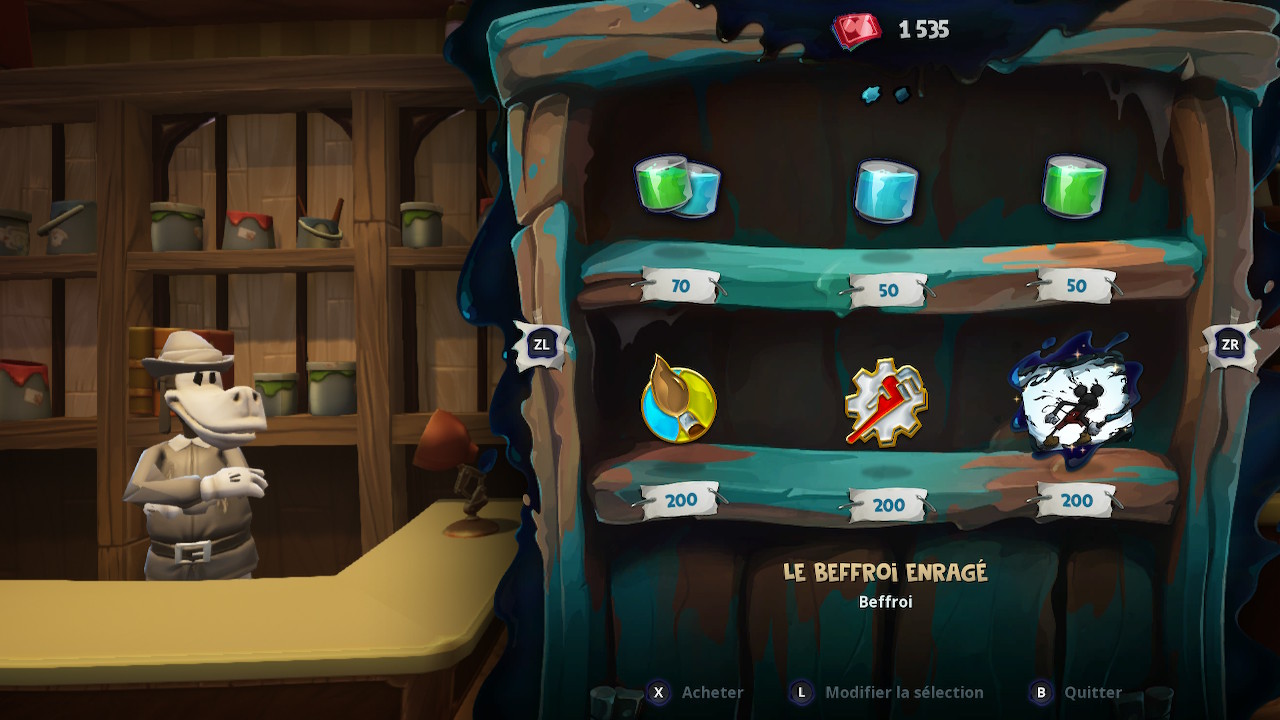This screenshot has height=720, width=1280.
Task: Click Modifier la sélection option
Action: point(886,692)
